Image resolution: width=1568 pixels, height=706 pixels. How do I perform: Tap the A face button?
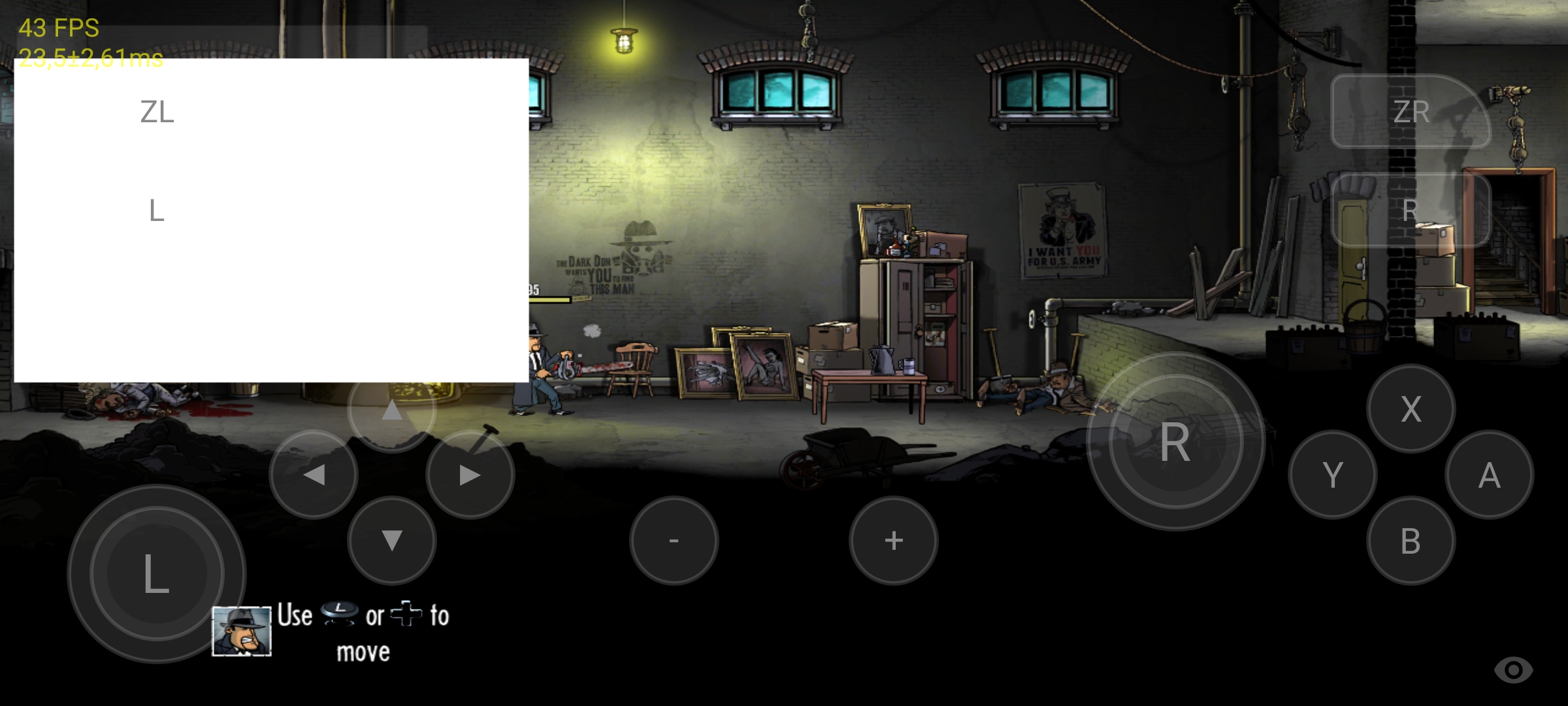[x=1489, y=475]
